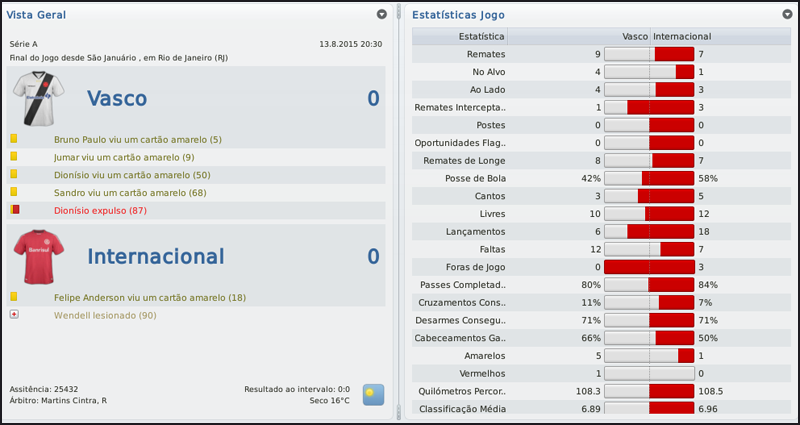800x425 pixels.
Task: Select the Vasco team name
Action: (x=117, y=98)
